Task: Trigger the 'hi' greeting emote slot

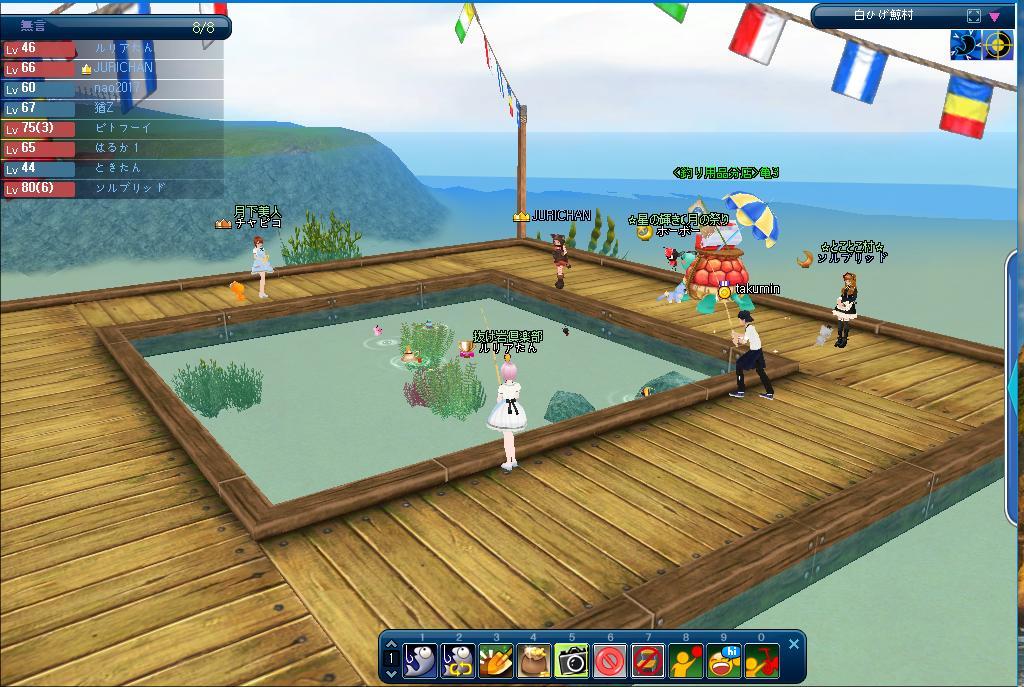Action: [x=724, y=660]
